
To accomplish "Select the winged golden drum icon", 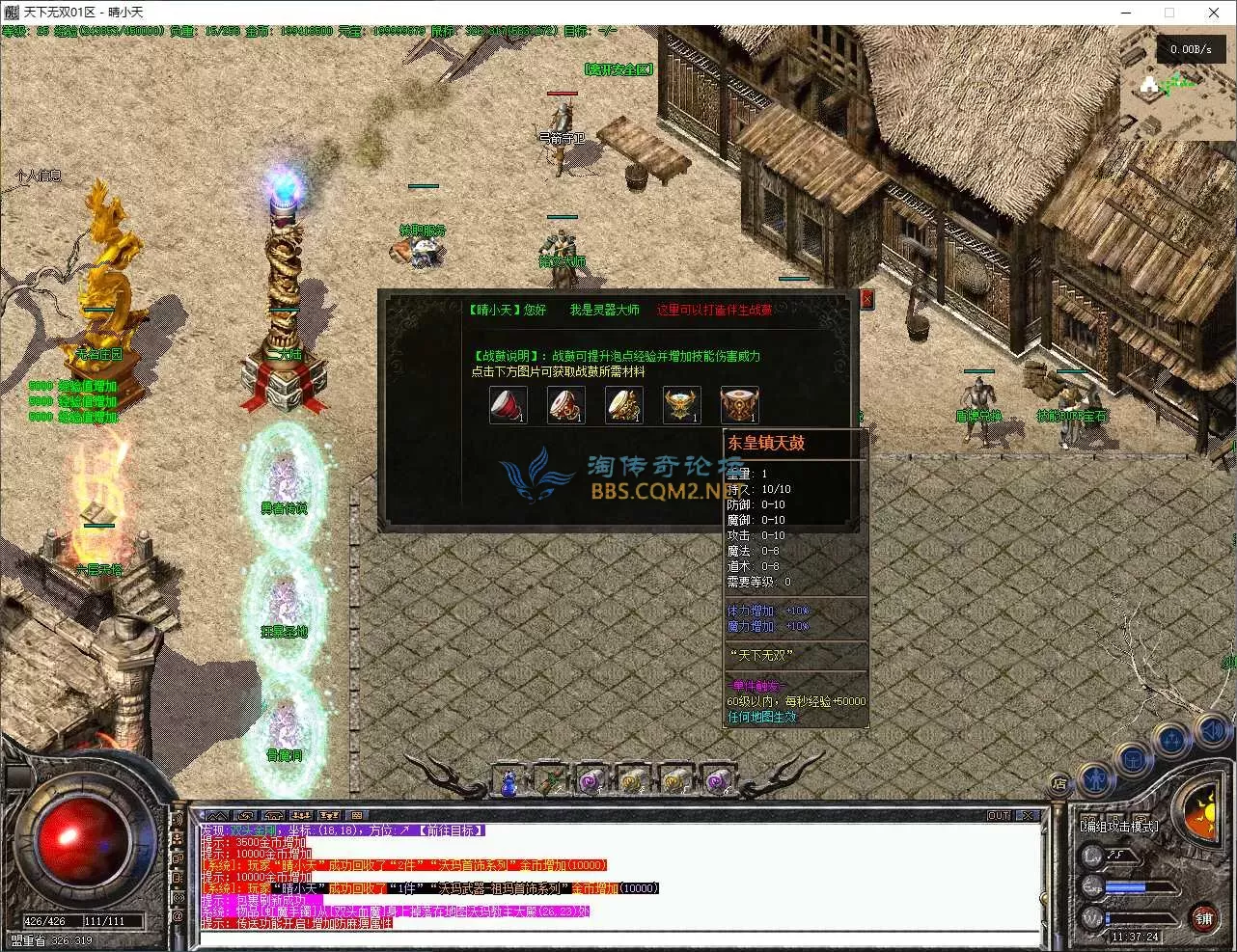I will pos(681,405).
